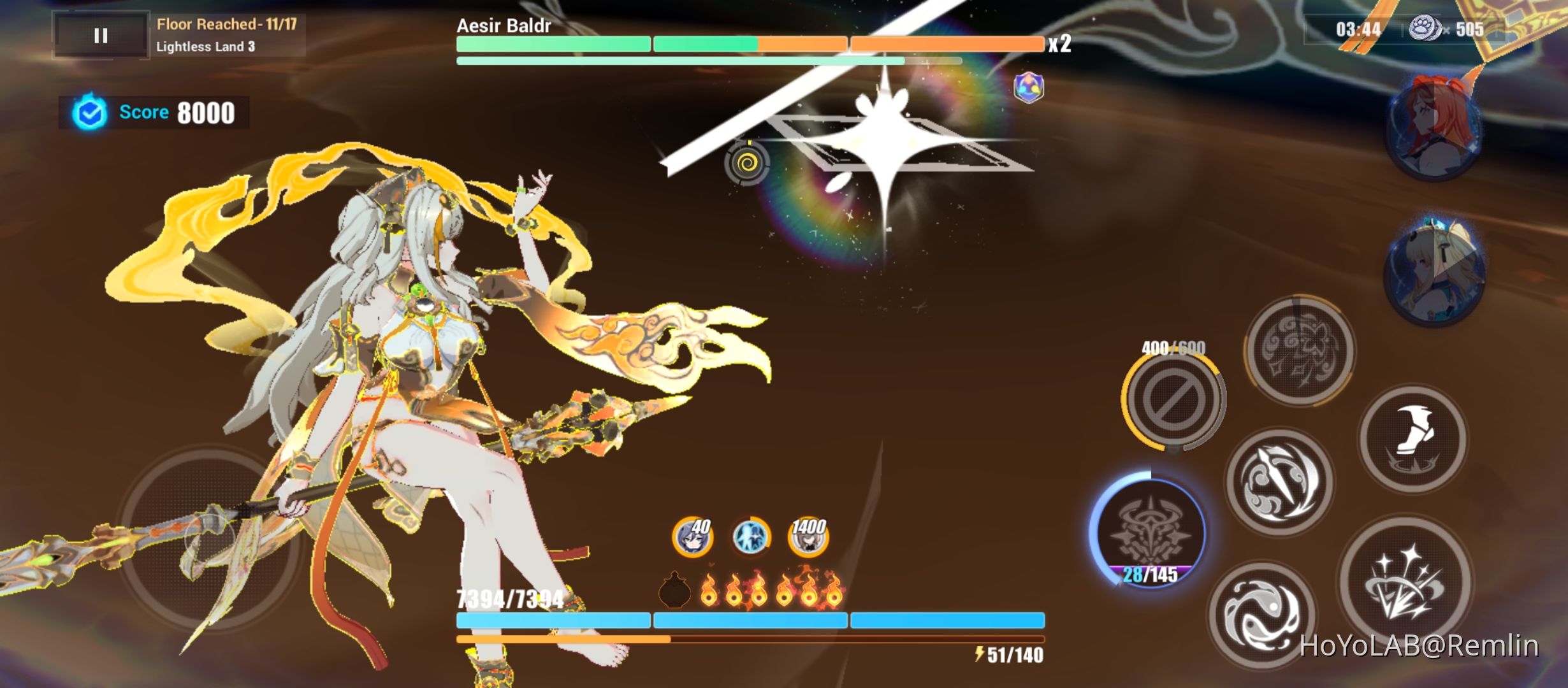Toggle the pause button
1568x688 pixels.
100,34
